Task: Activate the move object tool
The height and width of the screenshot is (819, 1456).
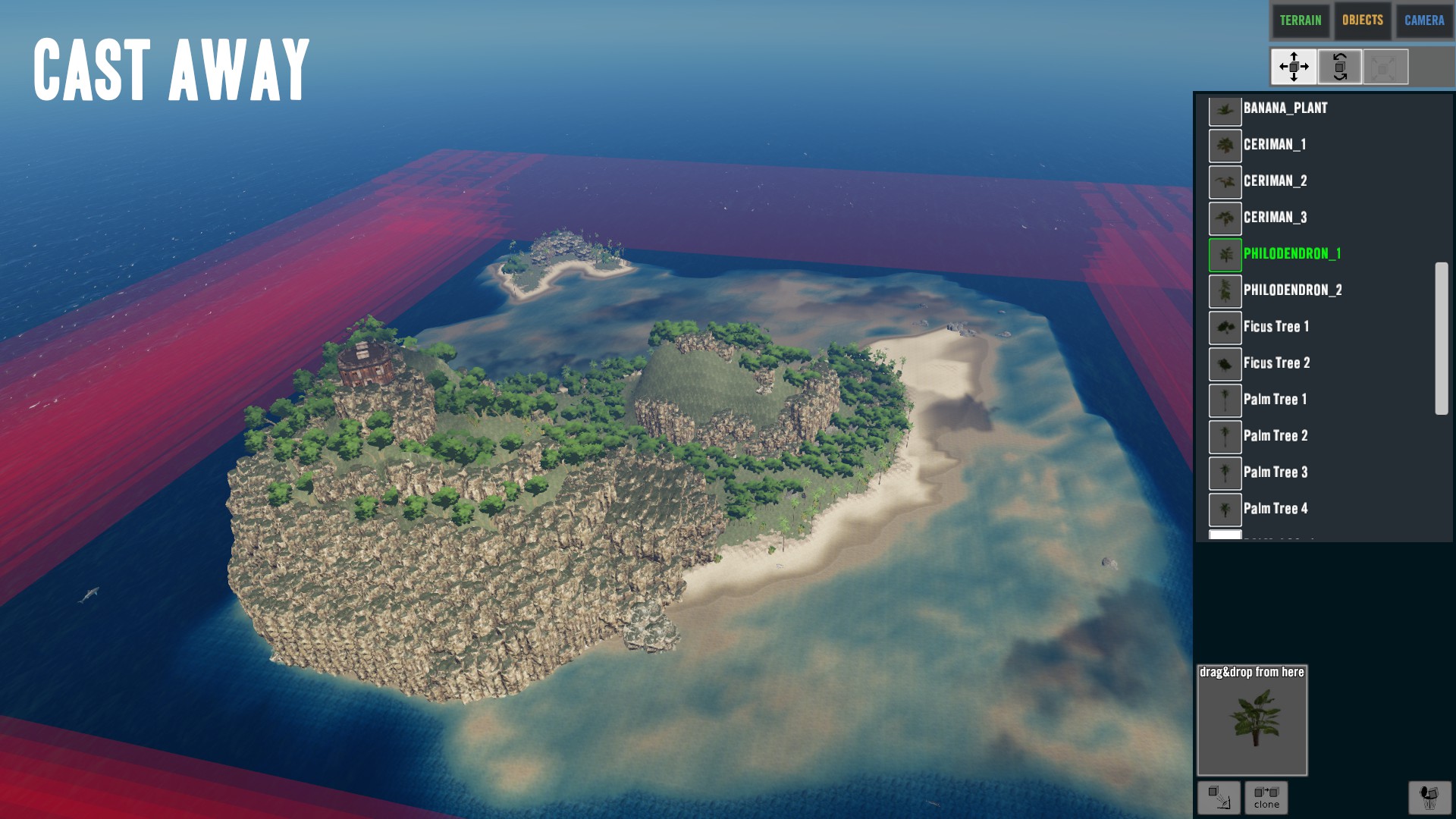Action: coord(1294,67)
